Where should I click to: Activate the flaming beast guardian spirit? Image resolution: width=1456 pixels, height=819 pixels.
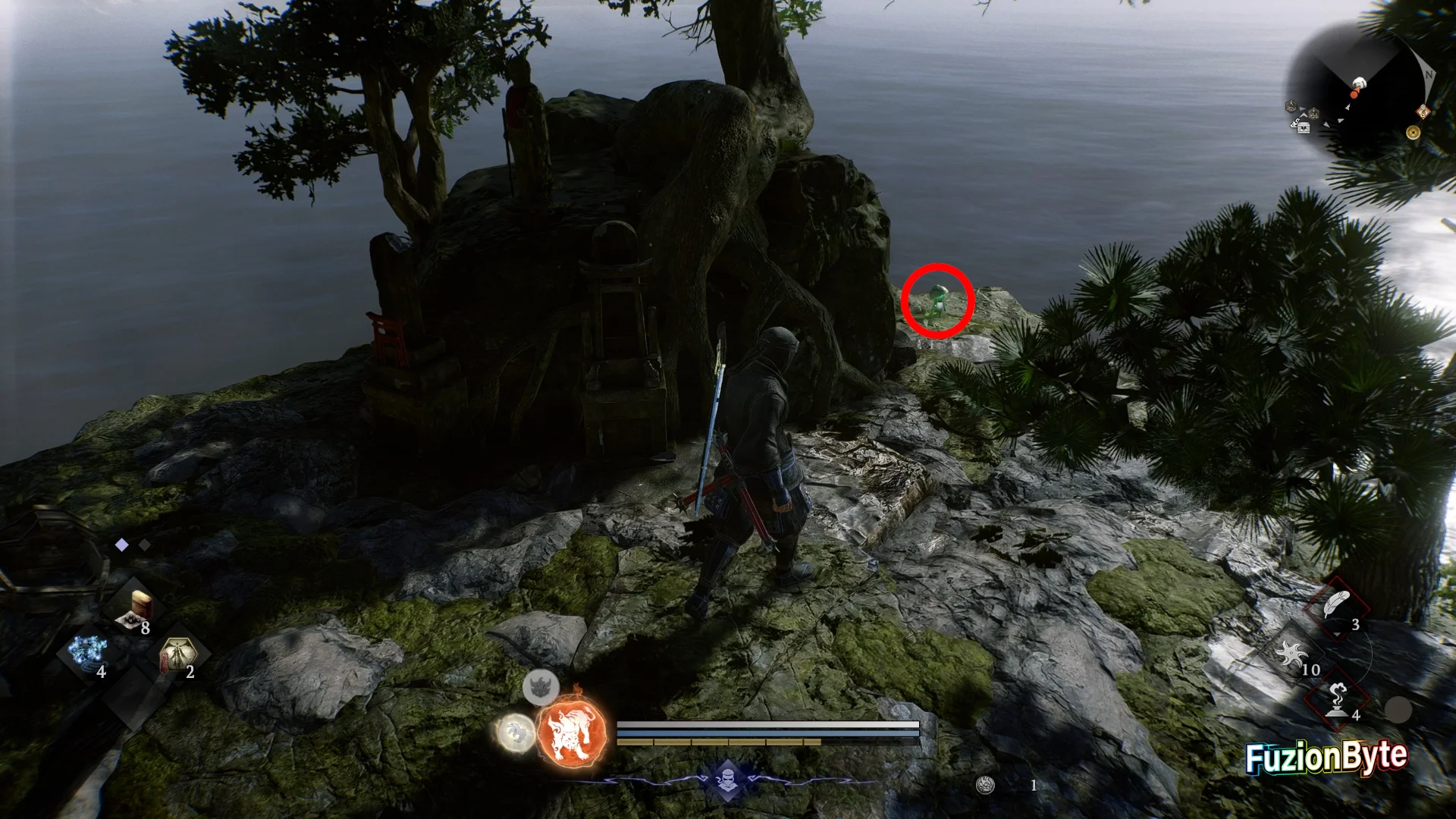[x=573, y=733]
